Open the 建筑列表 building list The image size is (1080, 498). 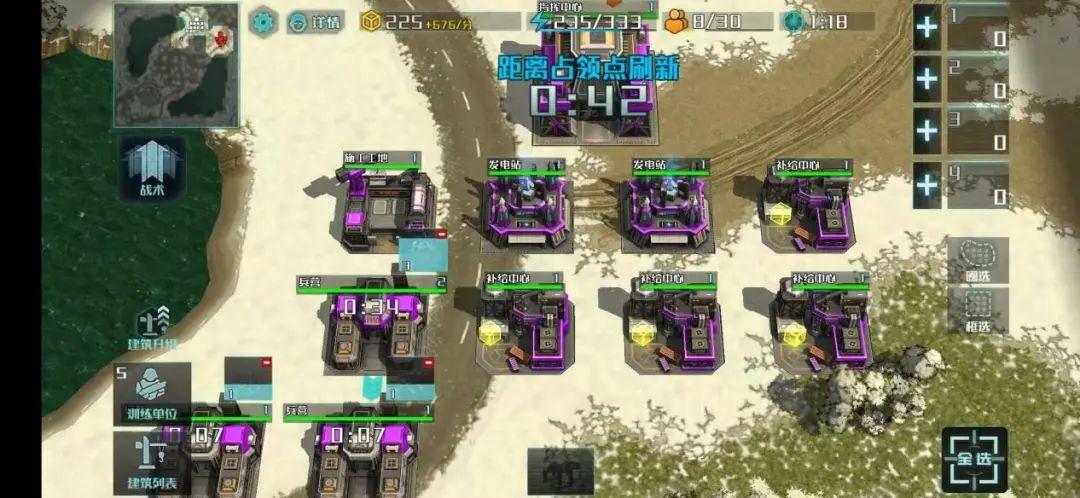(x=152, y=463)
